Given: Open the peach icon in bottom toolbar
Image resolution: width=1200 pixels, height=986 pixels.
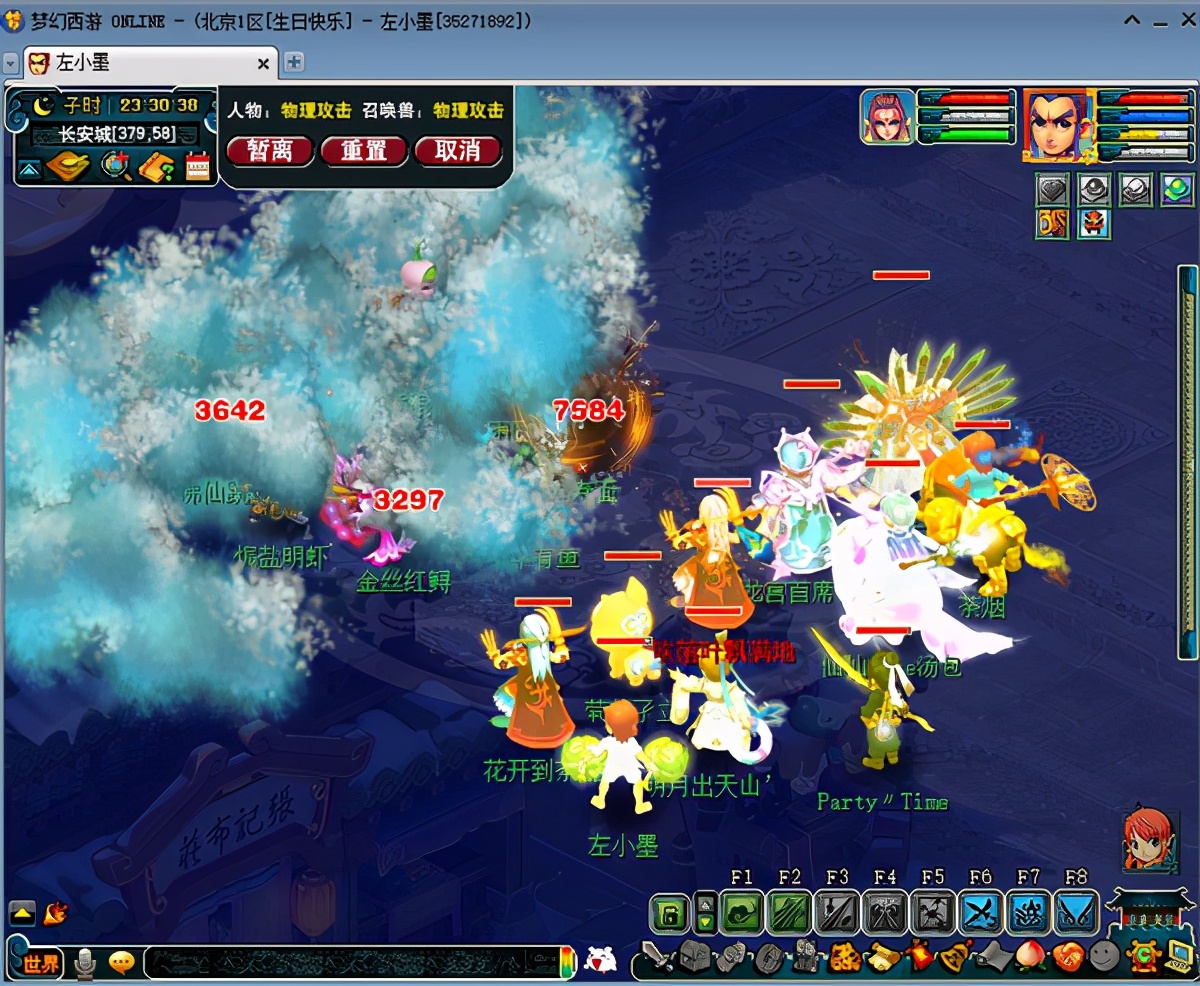Looking at the screenshot, I should pyautogui.click(x=1028, y=958).
